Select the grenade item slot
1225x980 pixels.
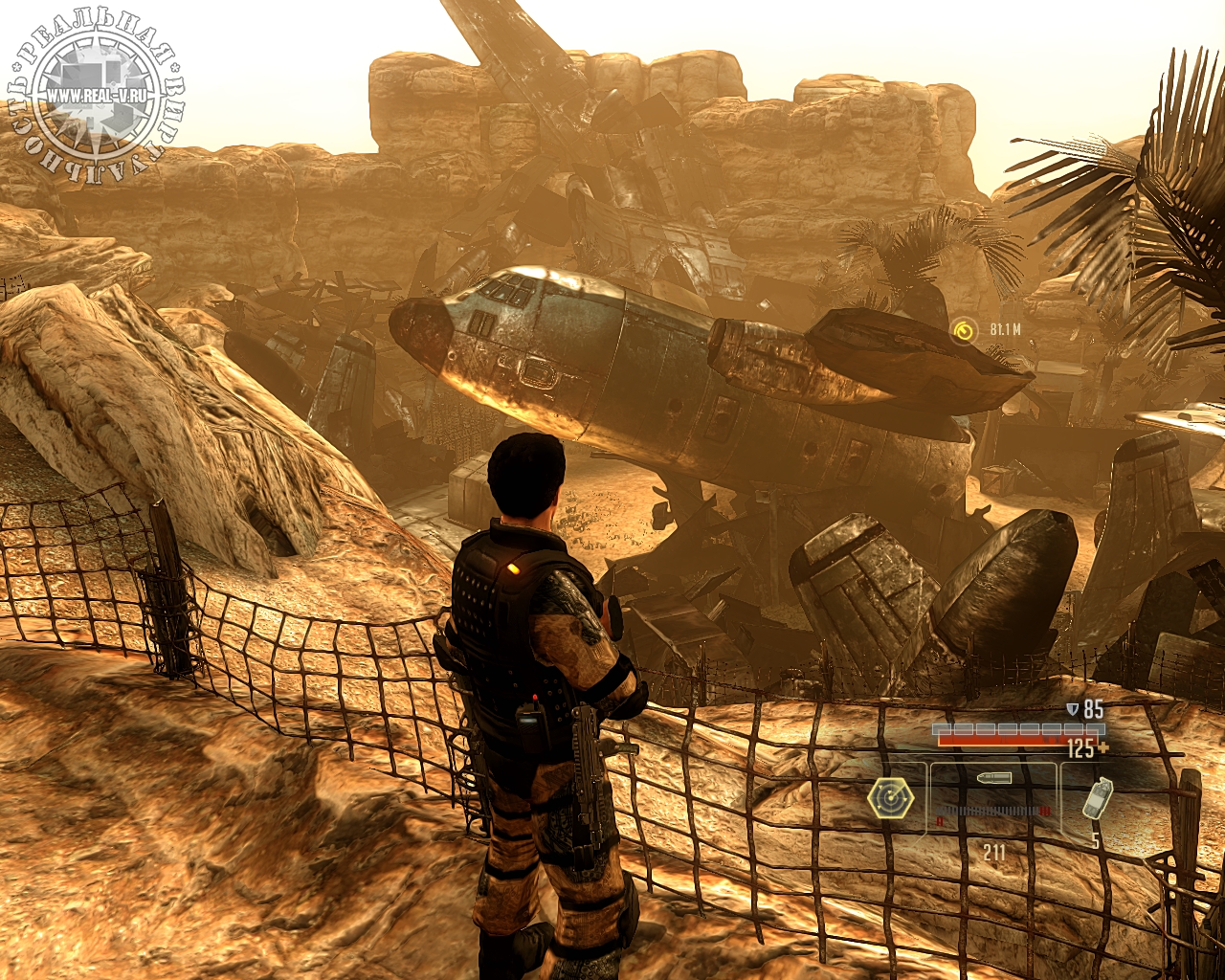pos(1097,797)
